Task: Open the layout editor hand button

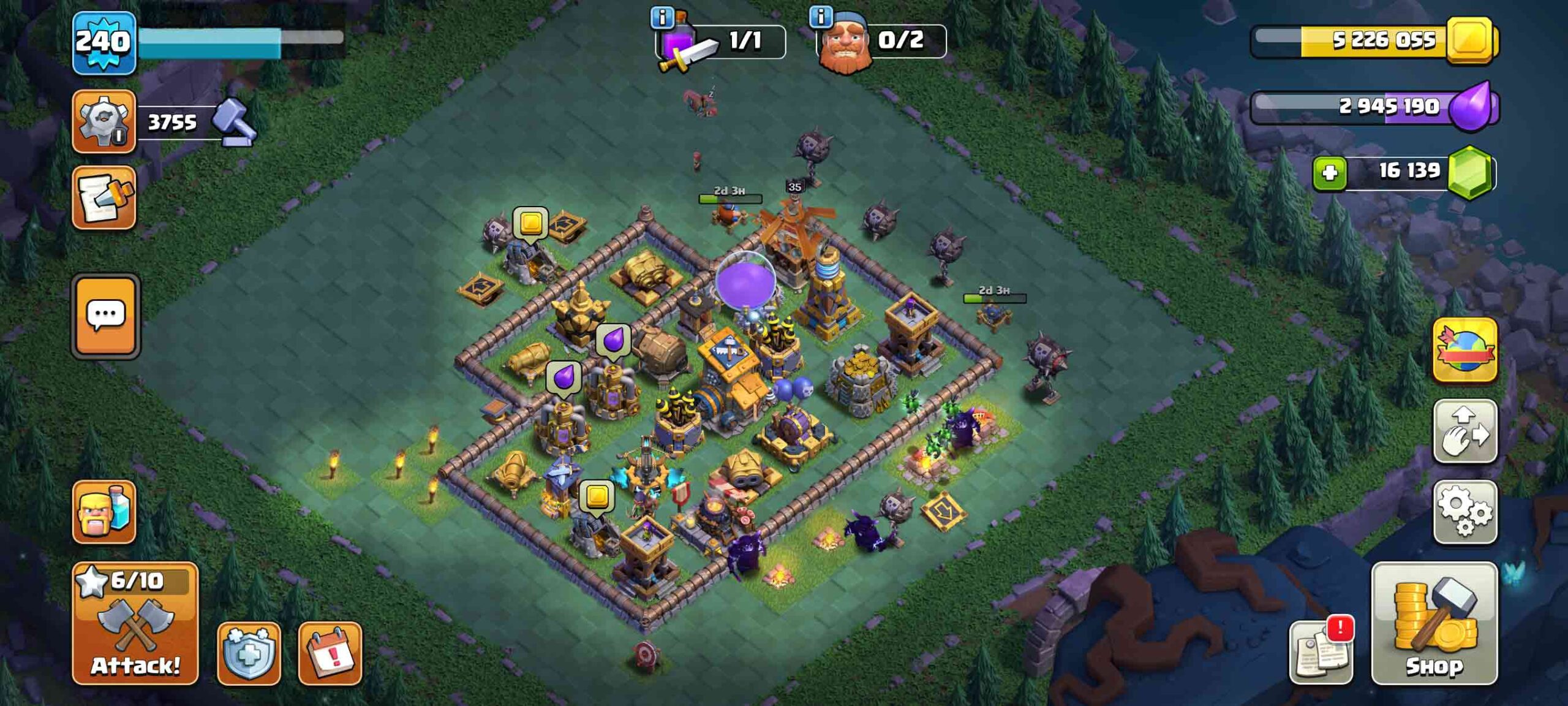Action: pos(1464,431)
